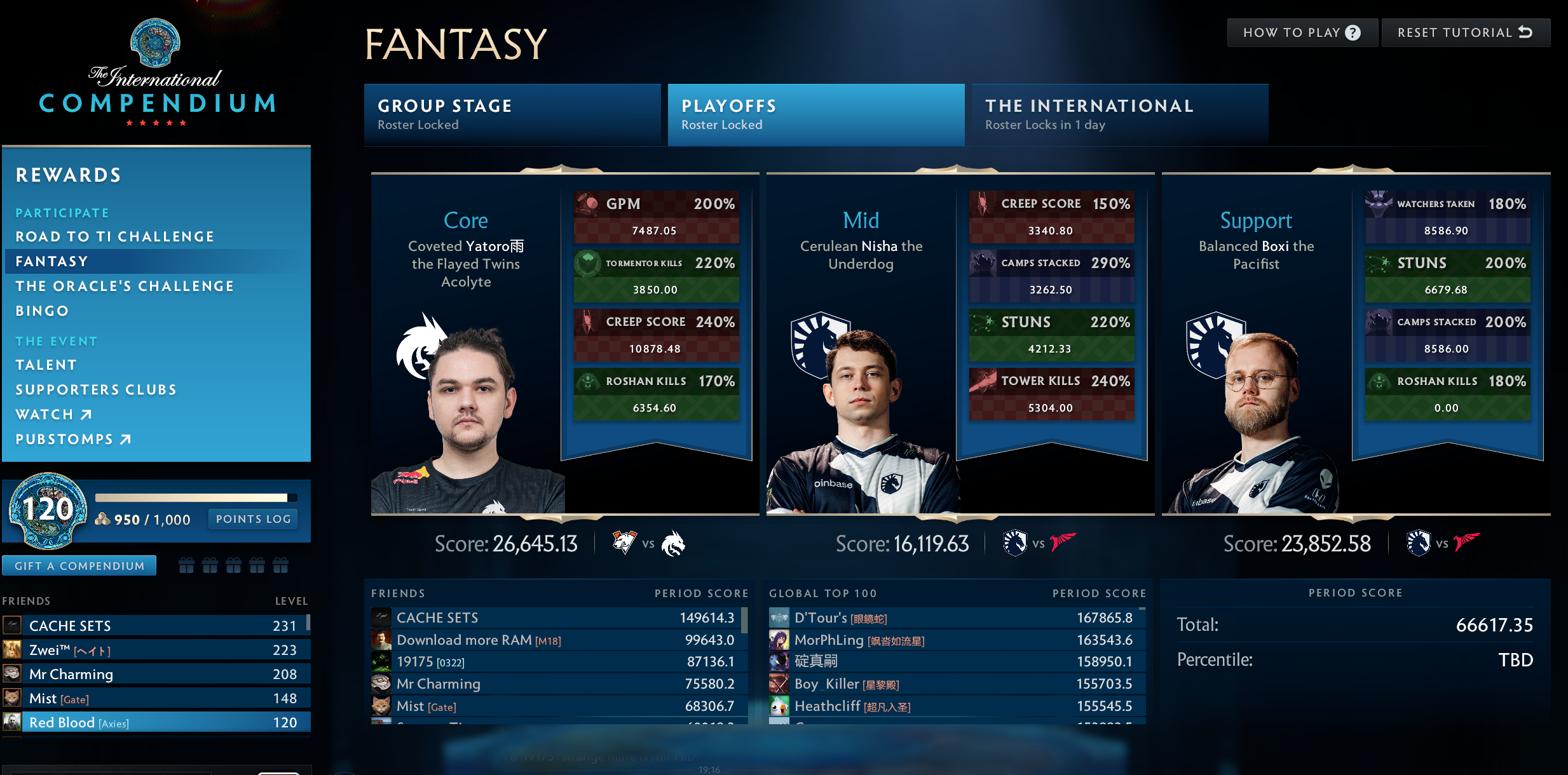Open the Watch external link

[x=54, y=414]
